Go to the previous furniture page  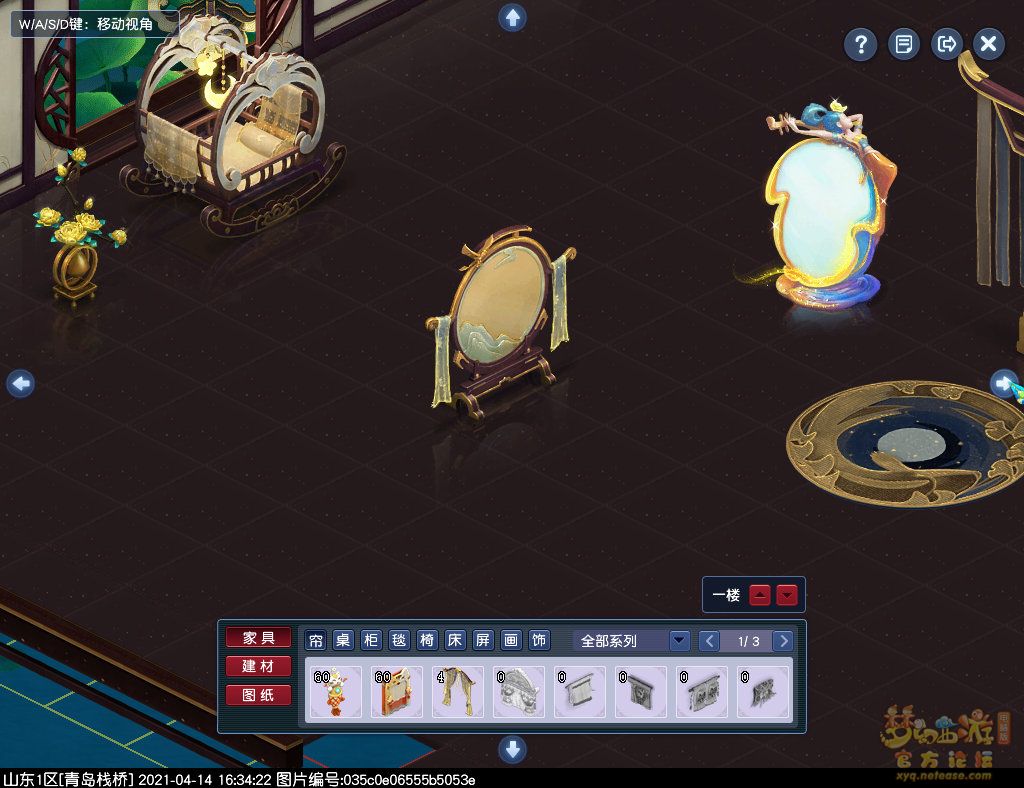click(x=708, y=641)
